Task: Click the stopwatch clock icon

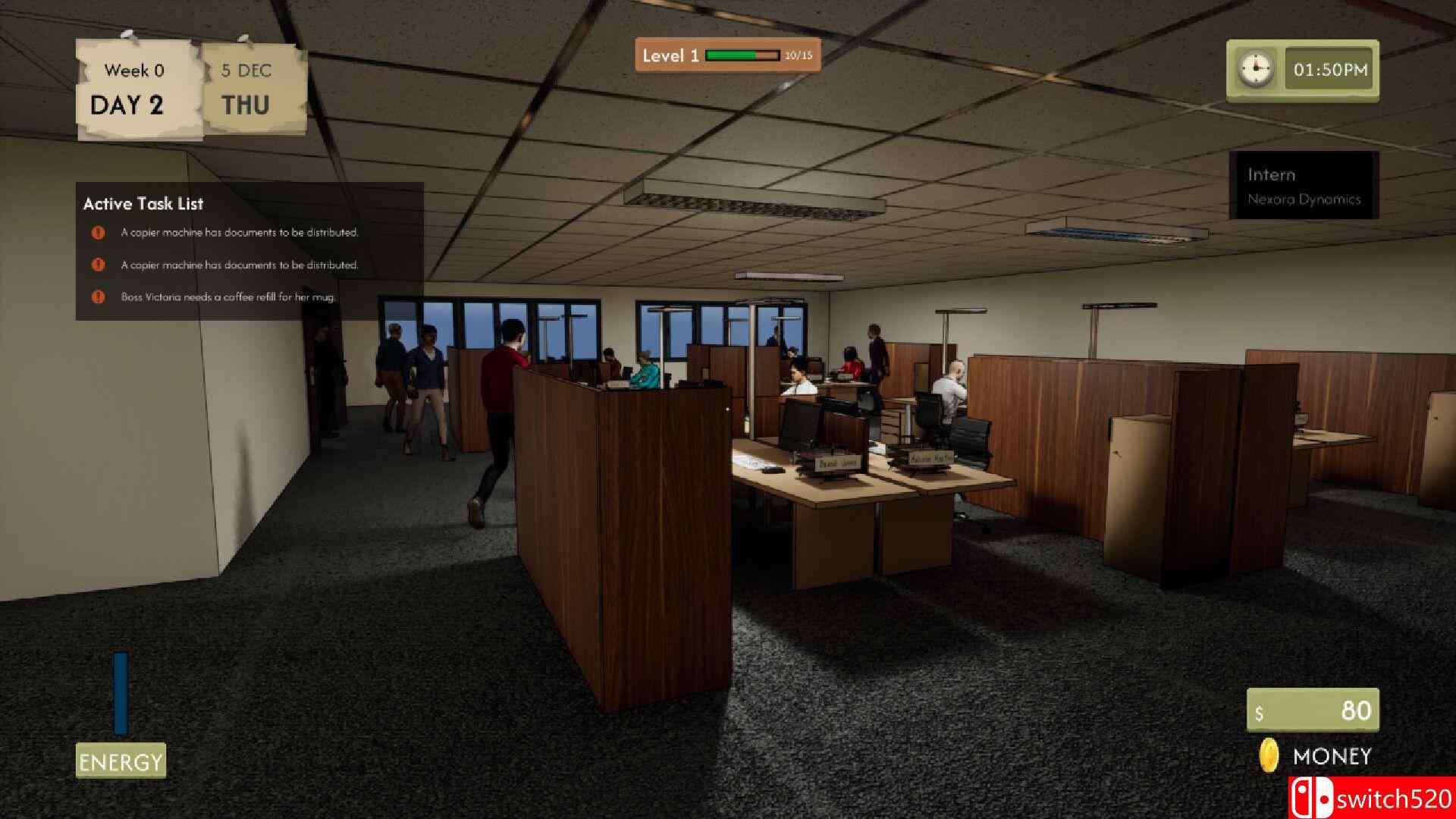Action: tap(1255, 70)
